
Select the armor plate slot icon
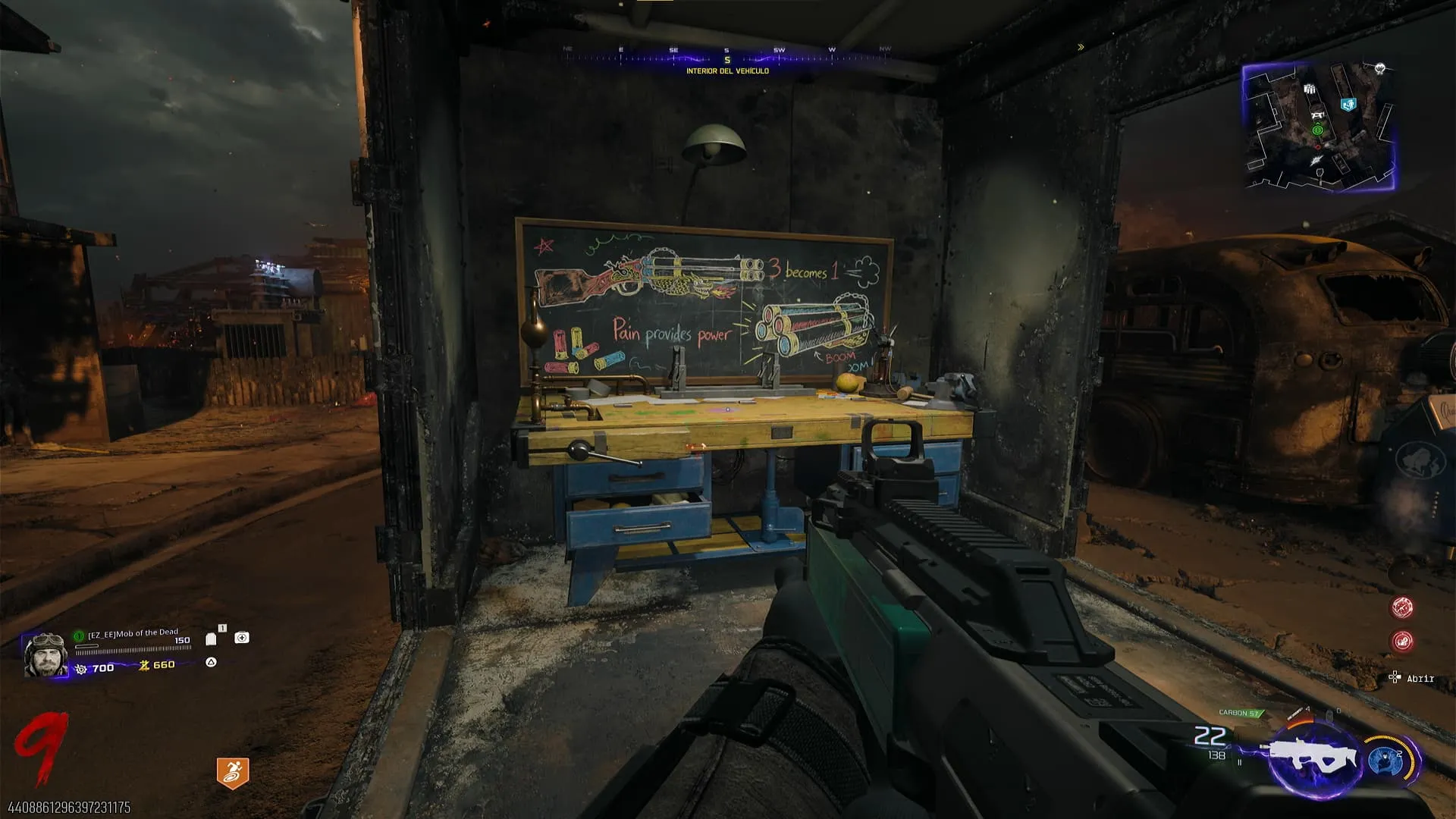[212, 639]
